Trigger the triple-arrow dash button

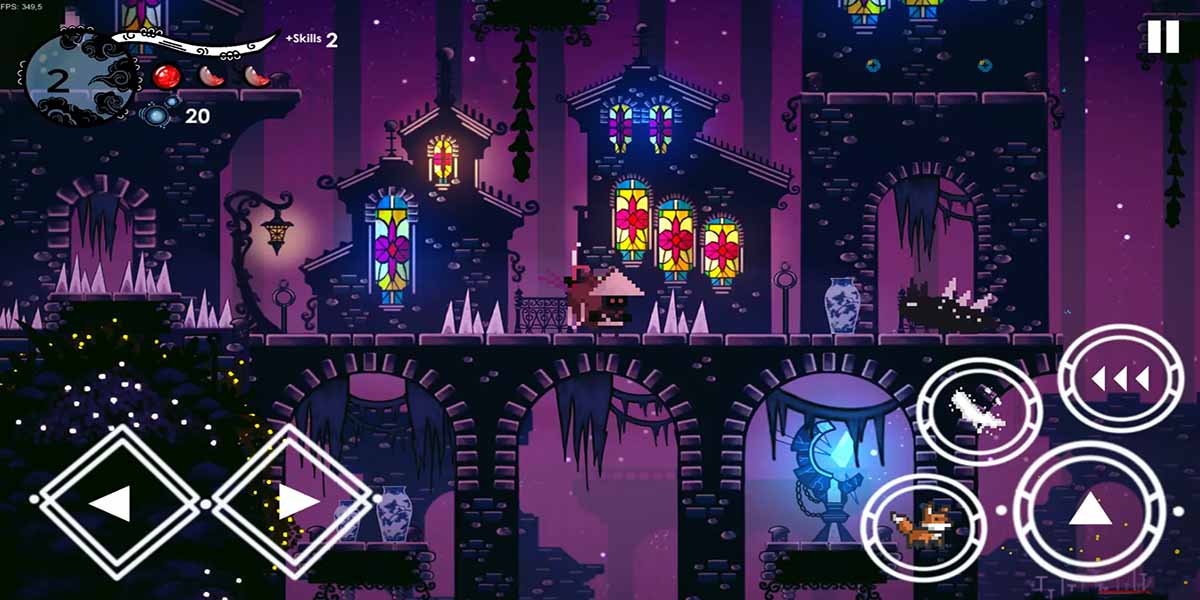point(1120,379)
